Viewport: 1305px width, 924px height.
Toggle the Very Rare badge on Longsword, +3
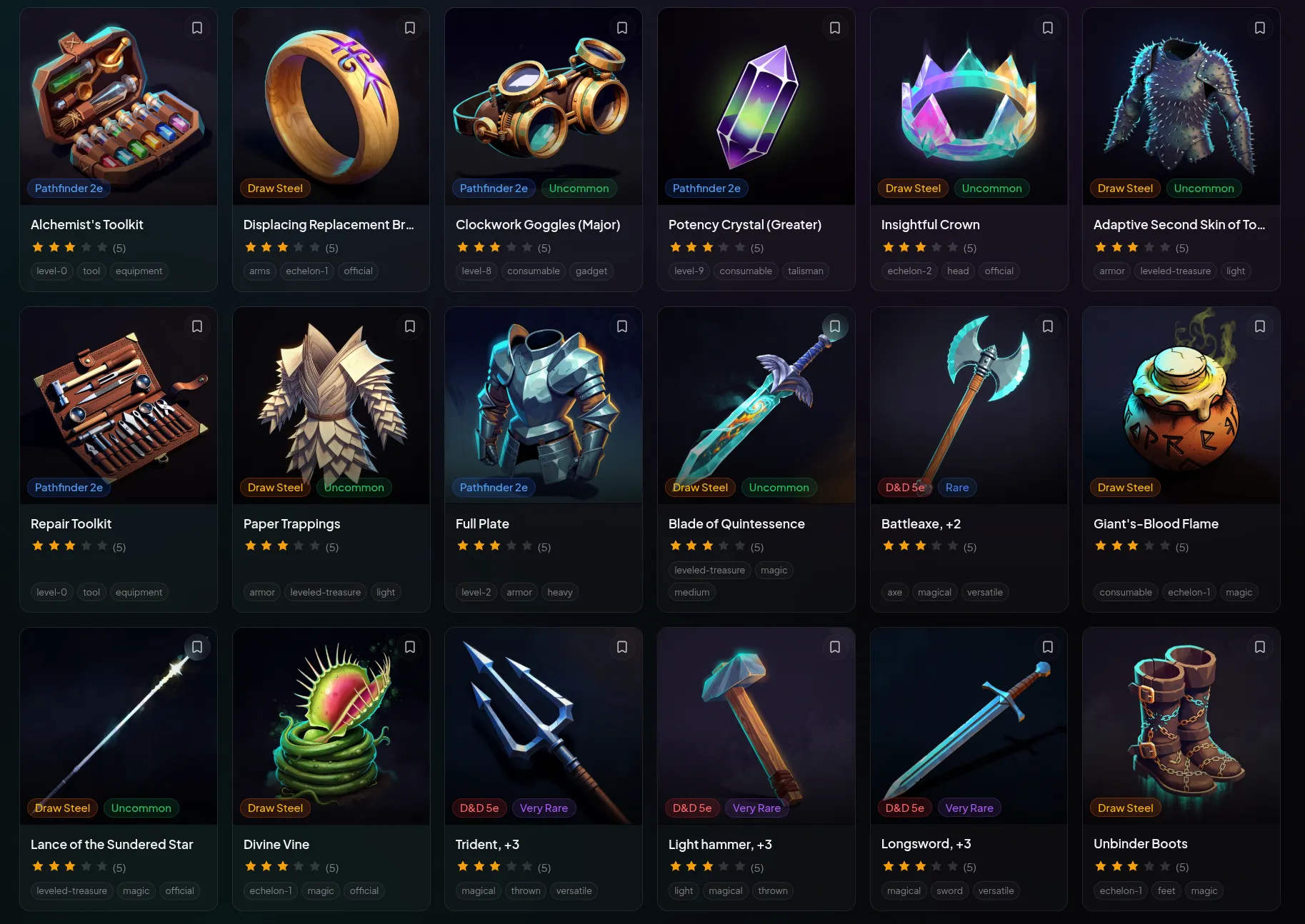coord(969,807)
